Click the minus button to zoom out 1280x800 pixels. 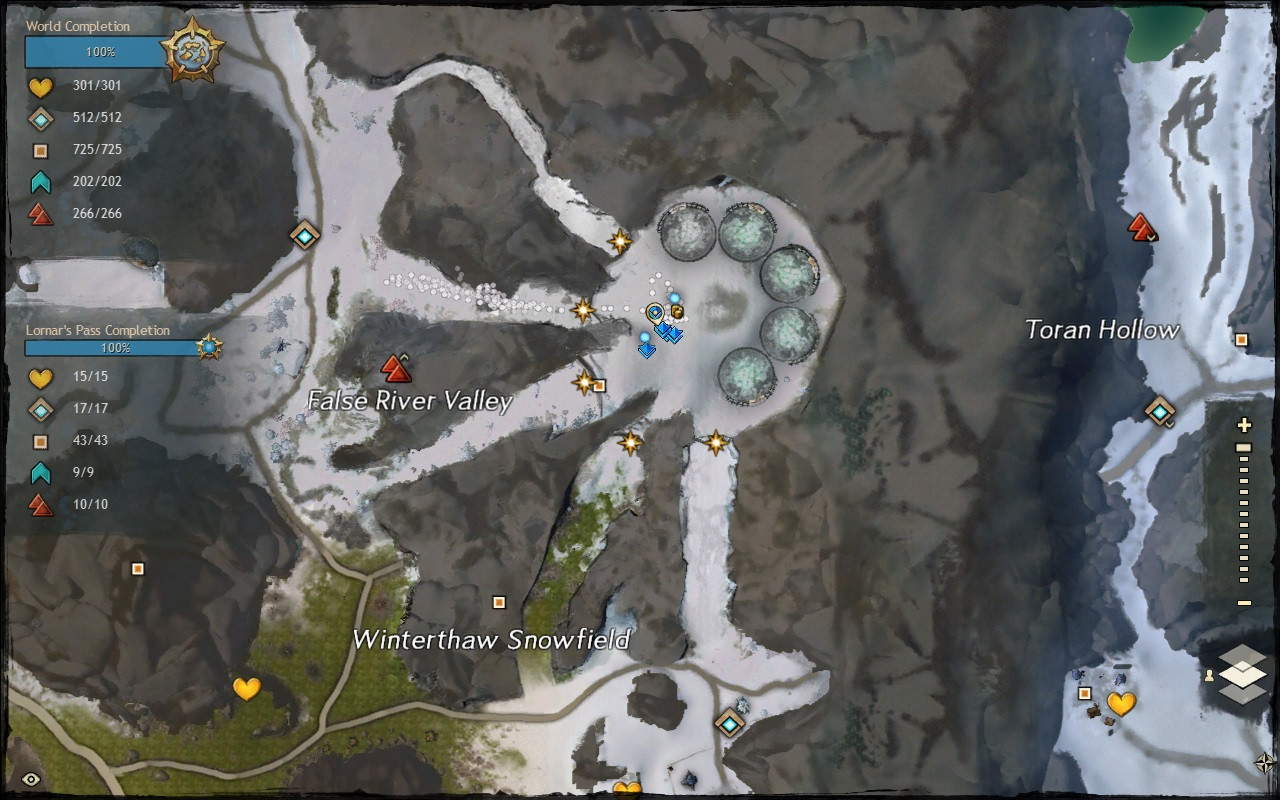1244,603
